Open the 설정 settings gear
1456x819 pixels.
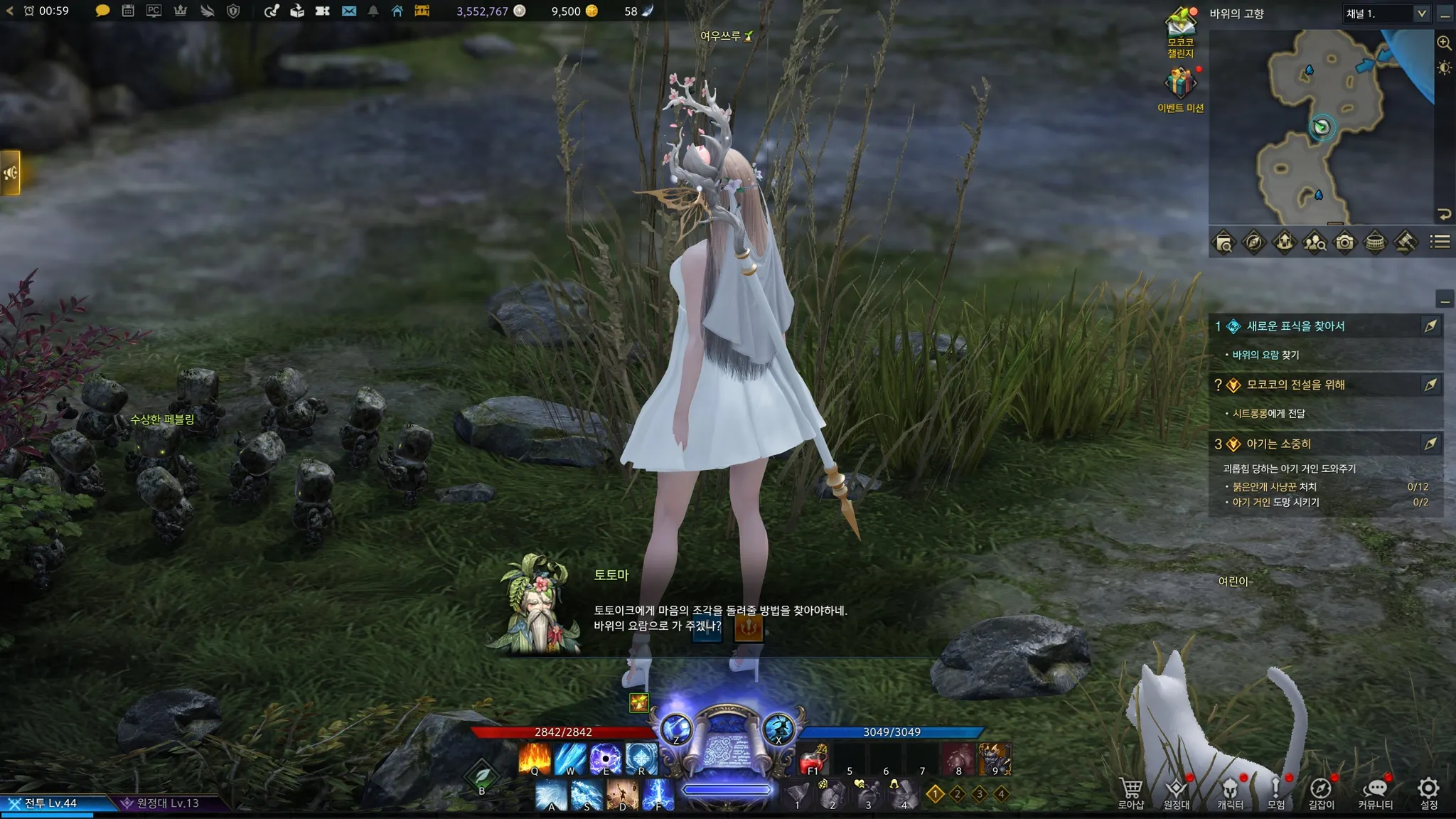pos(1428,792)
